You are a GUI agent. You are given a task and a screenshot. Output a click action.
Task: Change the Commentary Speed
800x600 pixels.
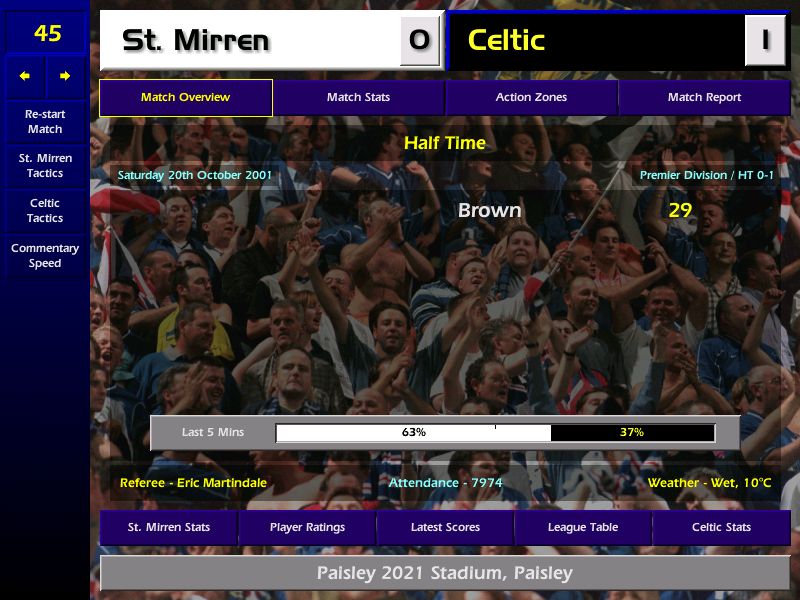click(x=45, y=256)
